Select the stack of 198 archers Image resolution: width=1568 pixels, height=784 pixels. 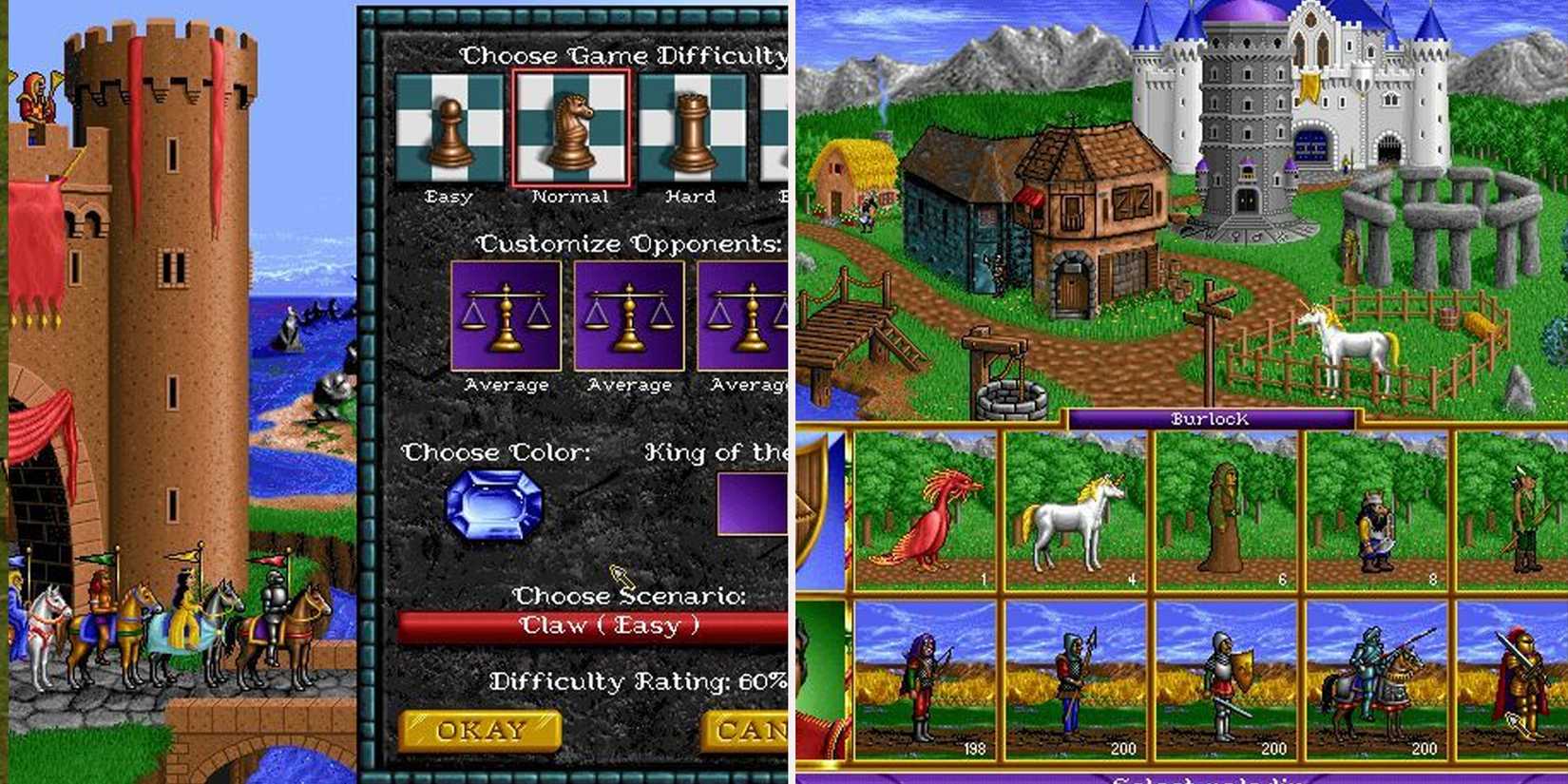coord(927,684)
